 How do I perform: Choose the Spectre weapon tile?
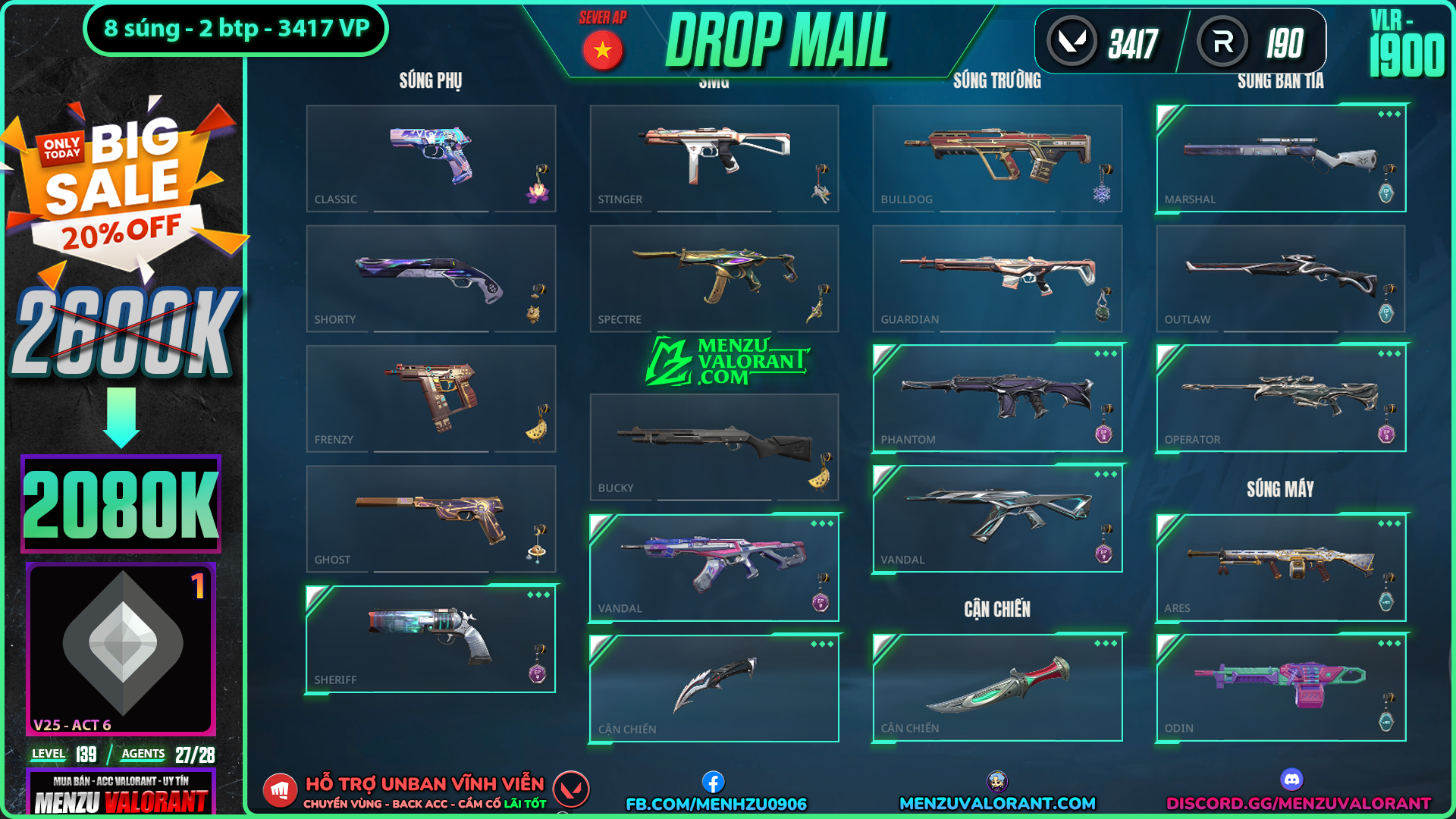[714, 278]
